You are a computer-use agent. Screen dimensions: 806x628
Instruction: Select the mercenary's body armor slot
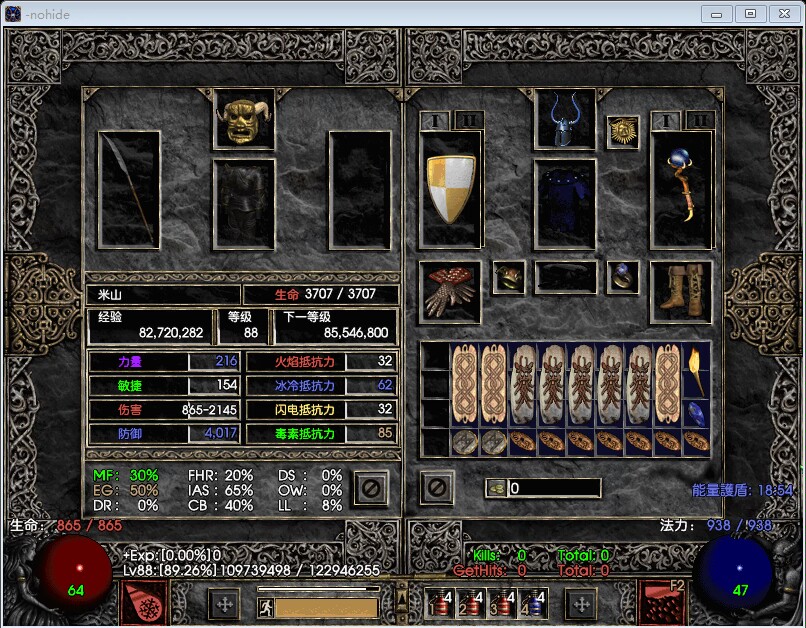[x=244, y=204]
